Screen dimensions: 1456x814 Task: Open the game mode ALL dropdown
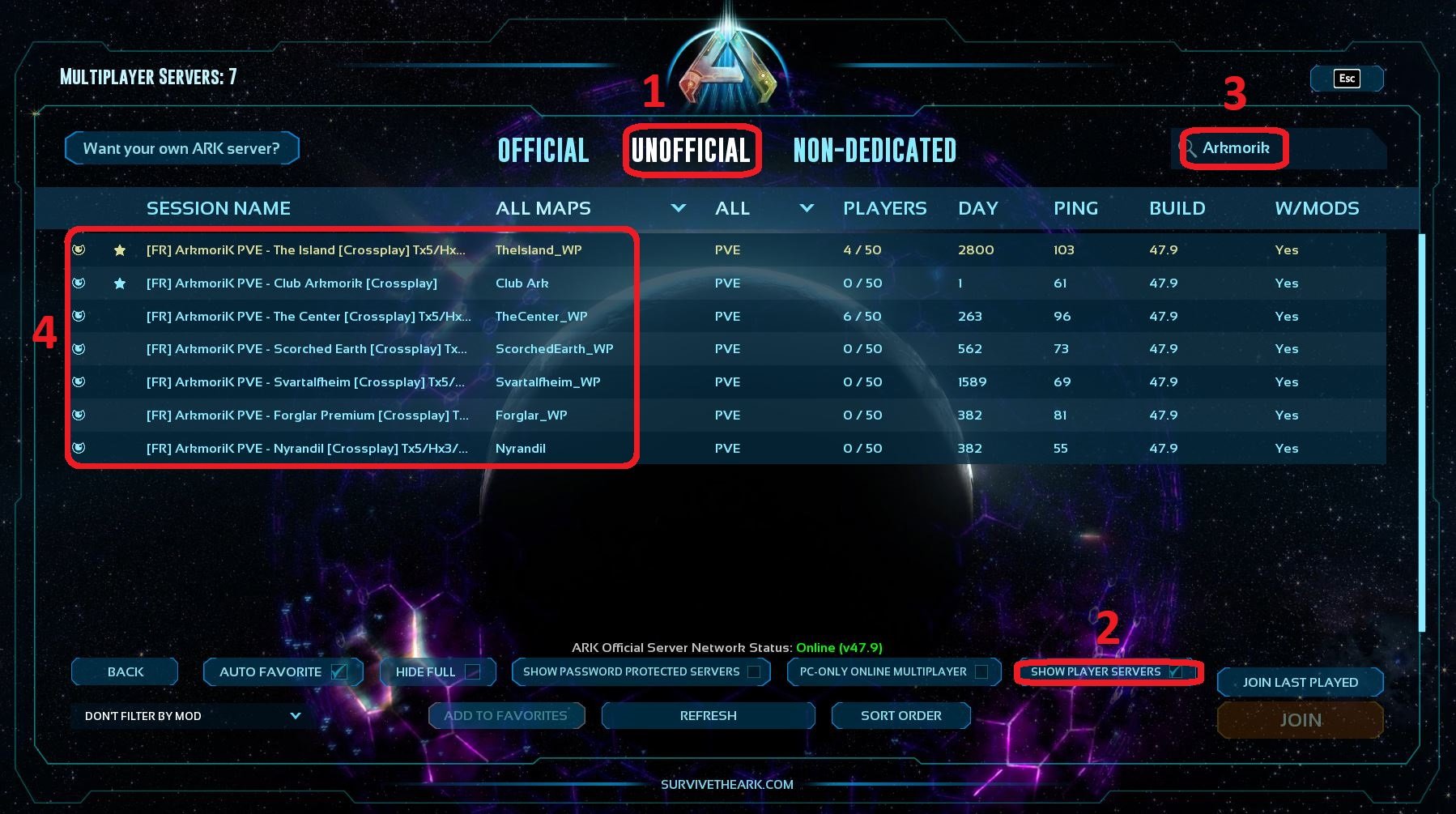click(x=806, y=208)
